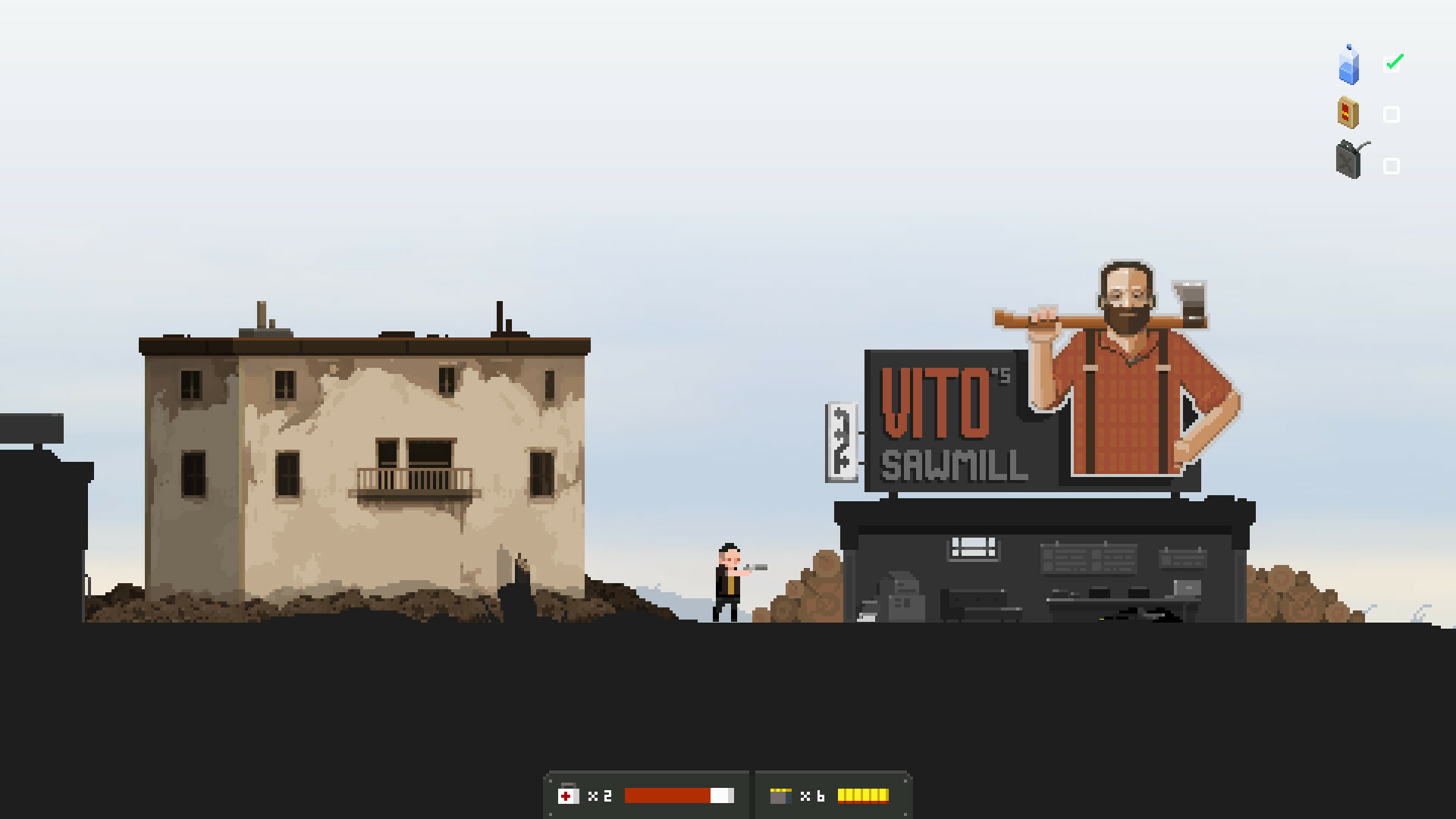Click the 'x 6' ammo count label

pyautogui.click(x=812, y=795)
